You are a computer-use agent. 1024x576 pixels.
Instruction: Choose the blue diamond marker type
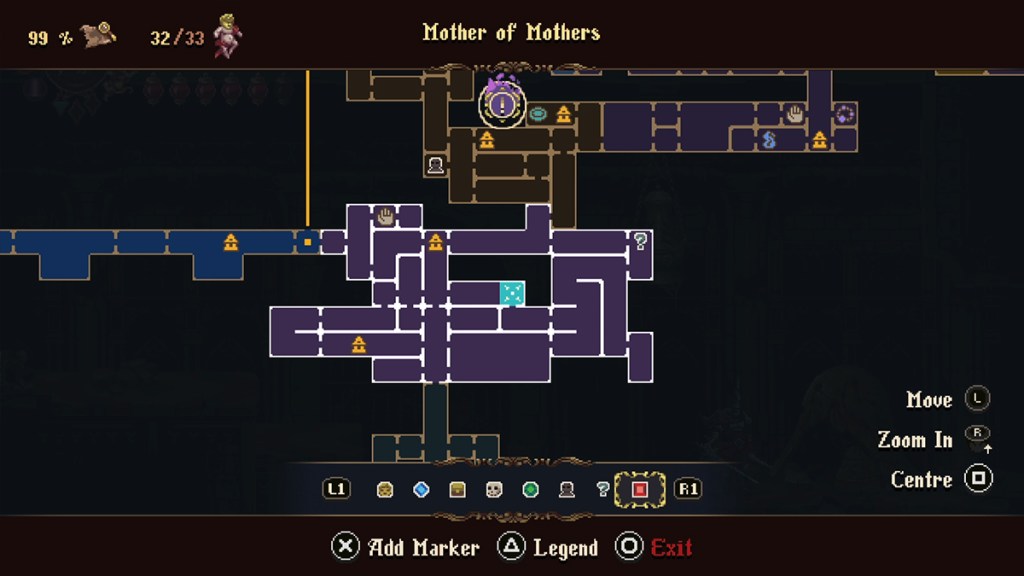pos(421,489)
